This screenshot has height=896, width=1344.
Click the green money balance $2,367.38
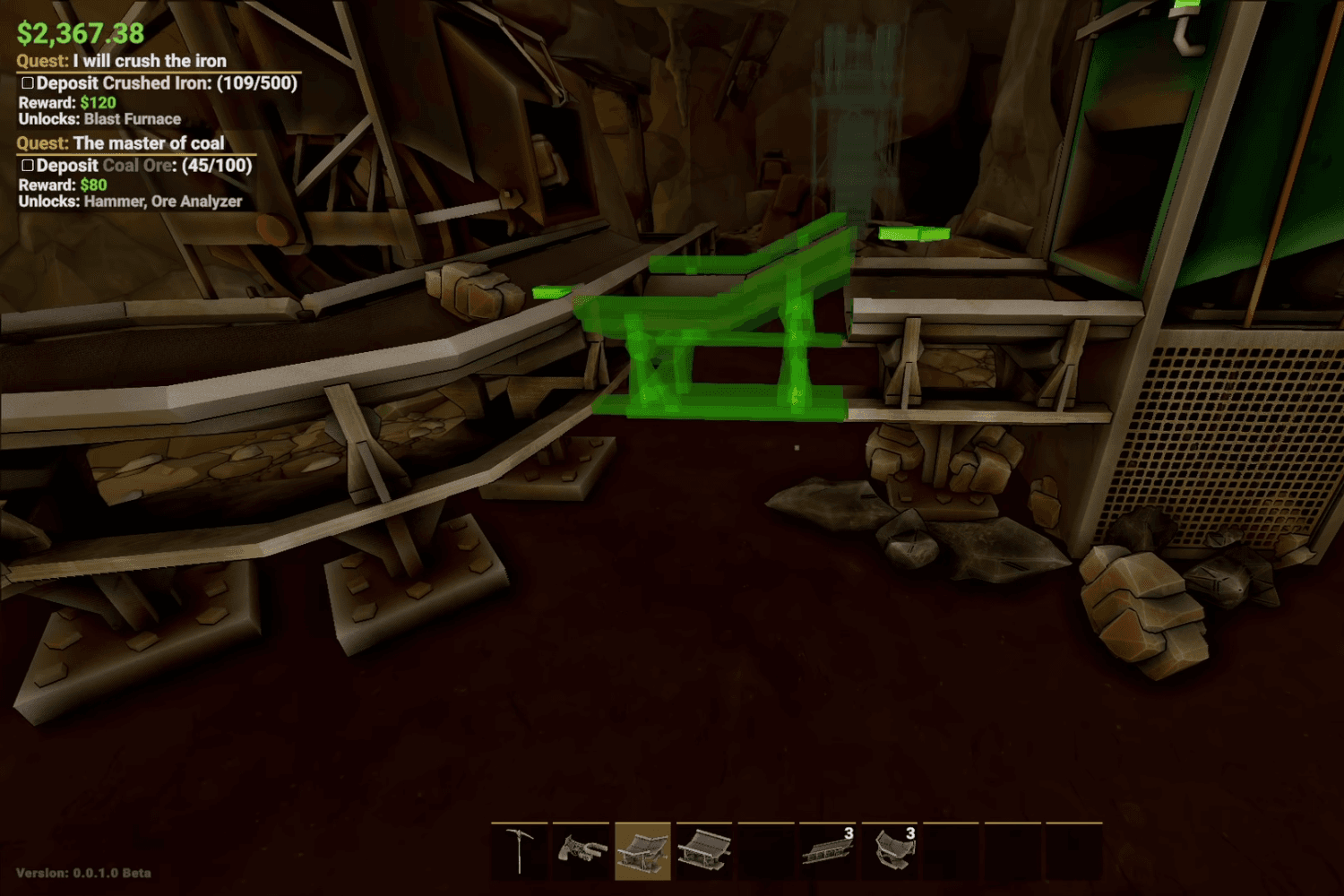(79, 34)
